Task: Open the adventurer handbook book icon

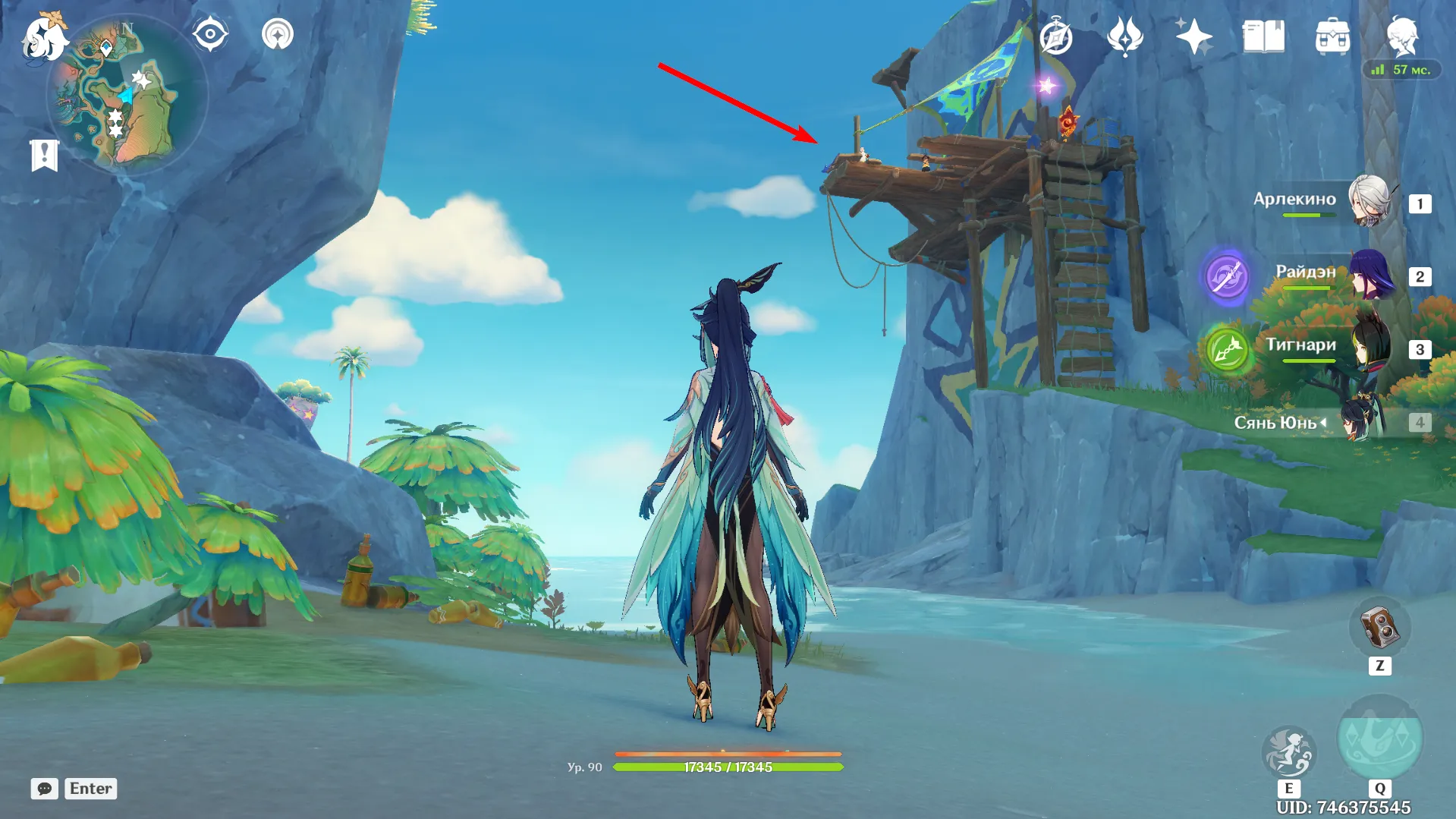Action: click(x=1263, y=36)
